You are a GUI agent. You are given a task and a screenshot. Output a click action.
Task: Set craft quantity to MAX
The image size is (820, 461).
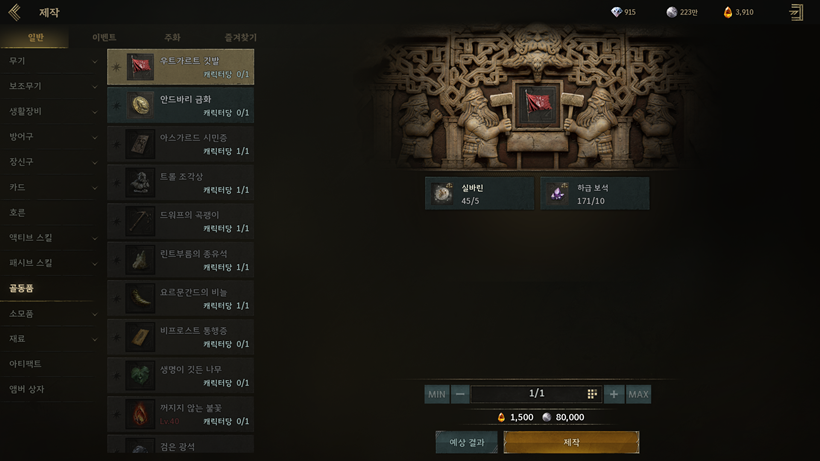tap(638, 394)
